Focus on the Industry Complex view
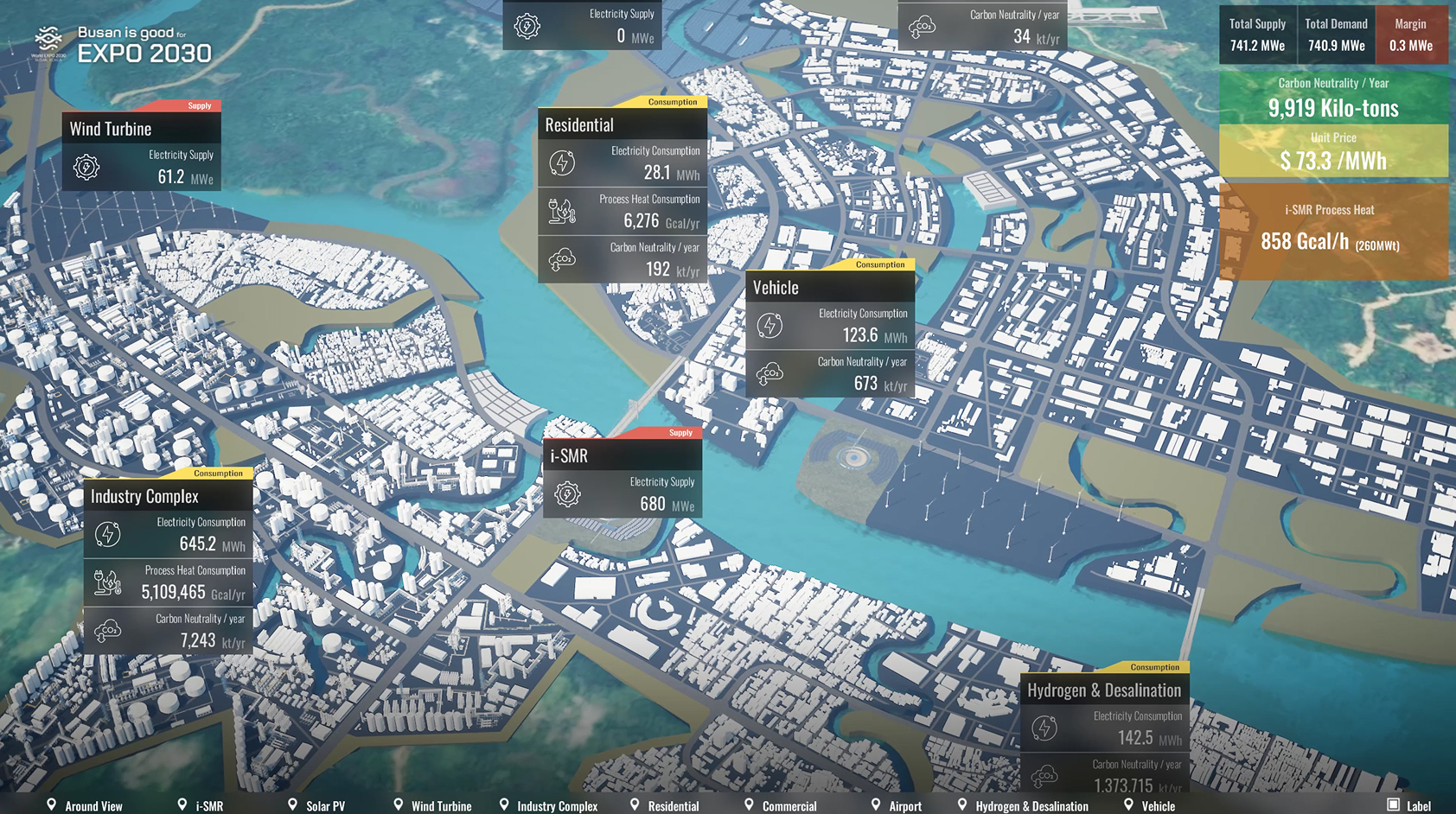Screen dimensions: 1456x814 548,805
